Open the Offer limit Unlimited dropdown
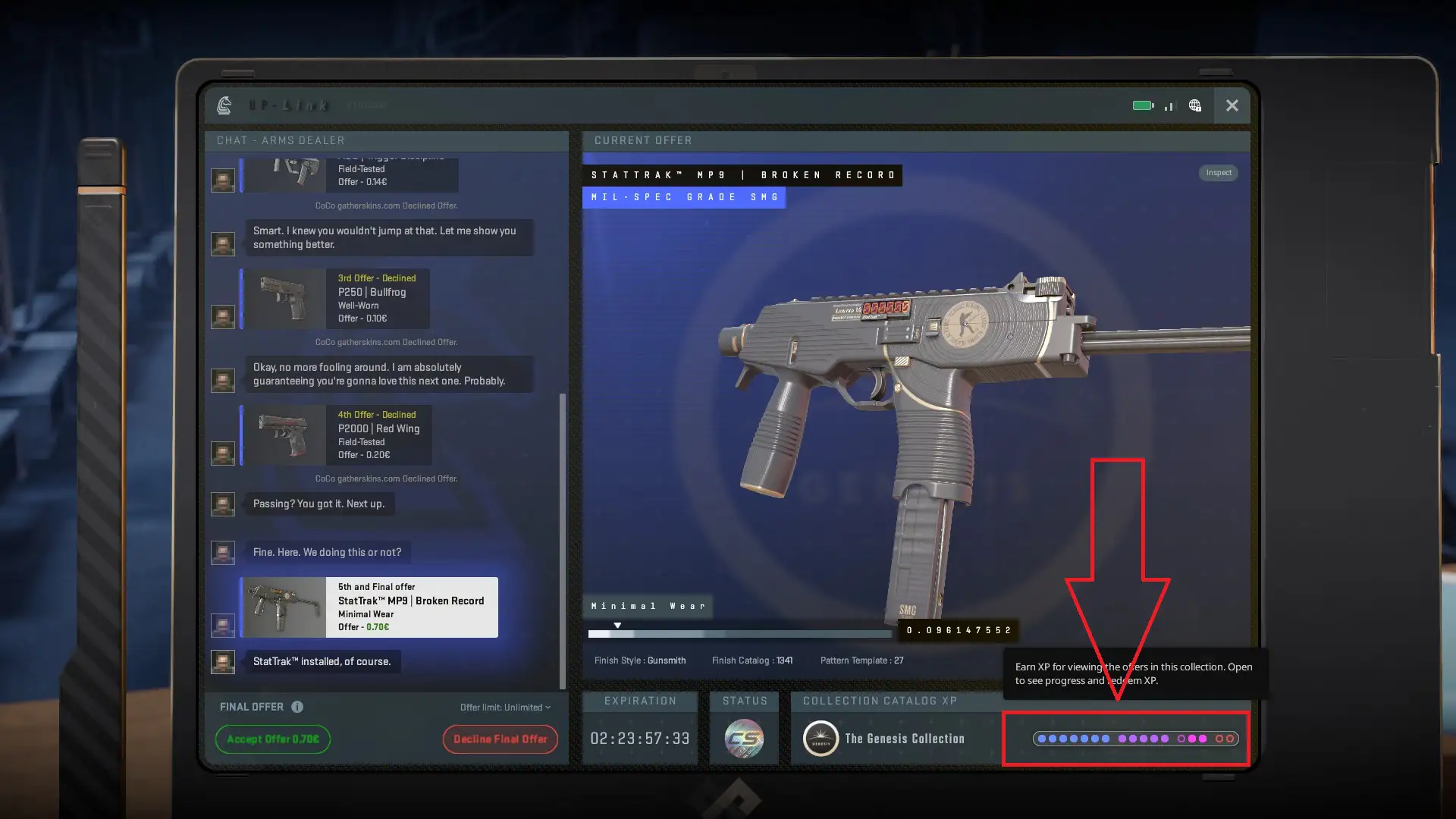1456x819 pixels. click(504, 707)
